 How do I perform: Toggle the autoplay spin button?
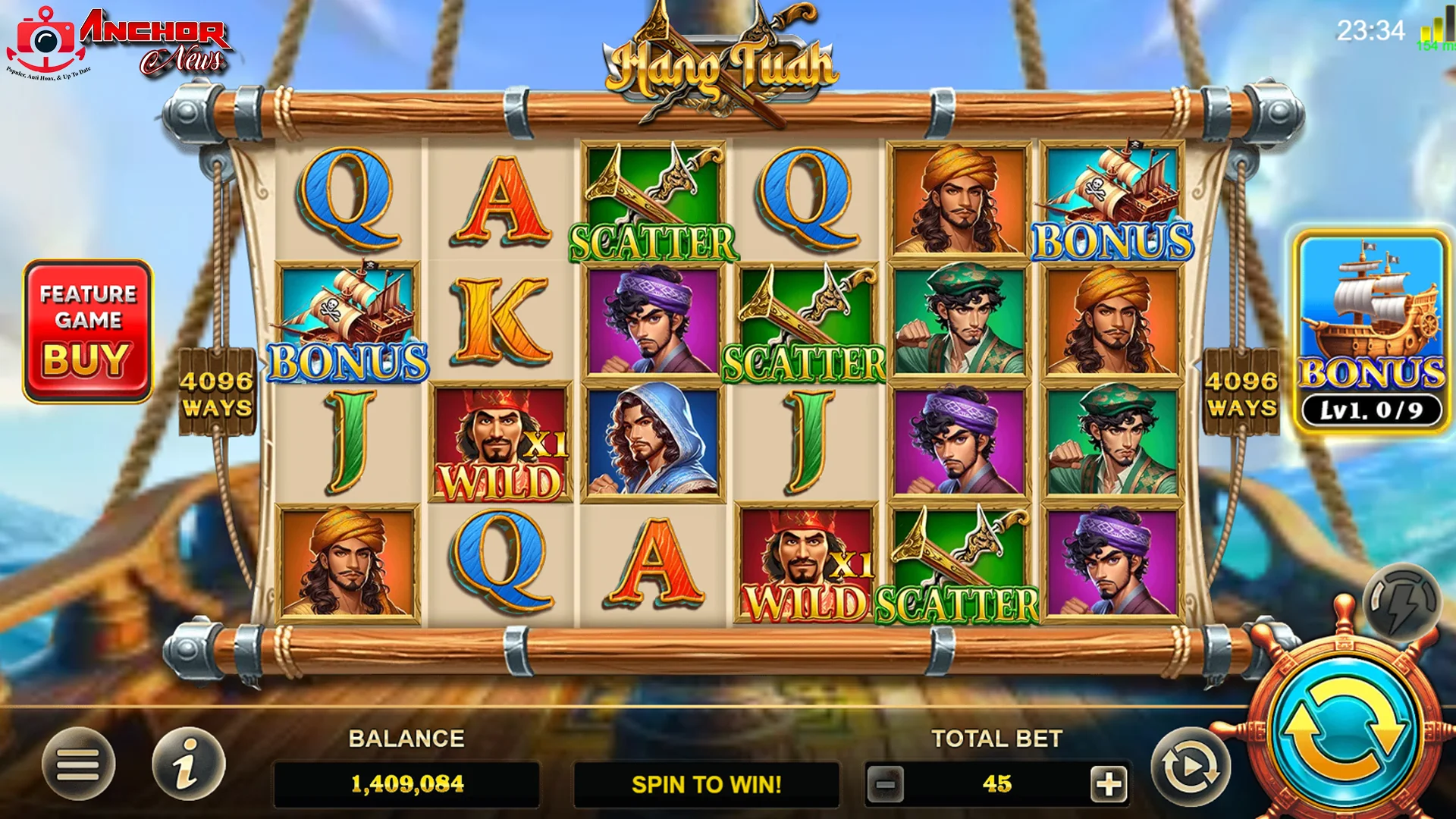(x=1190, y=767)
